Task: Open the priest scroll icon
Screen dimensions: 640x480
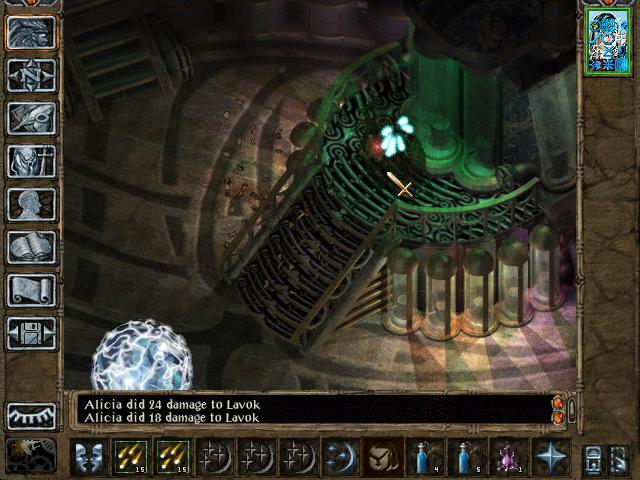Action: coord(31,290)
